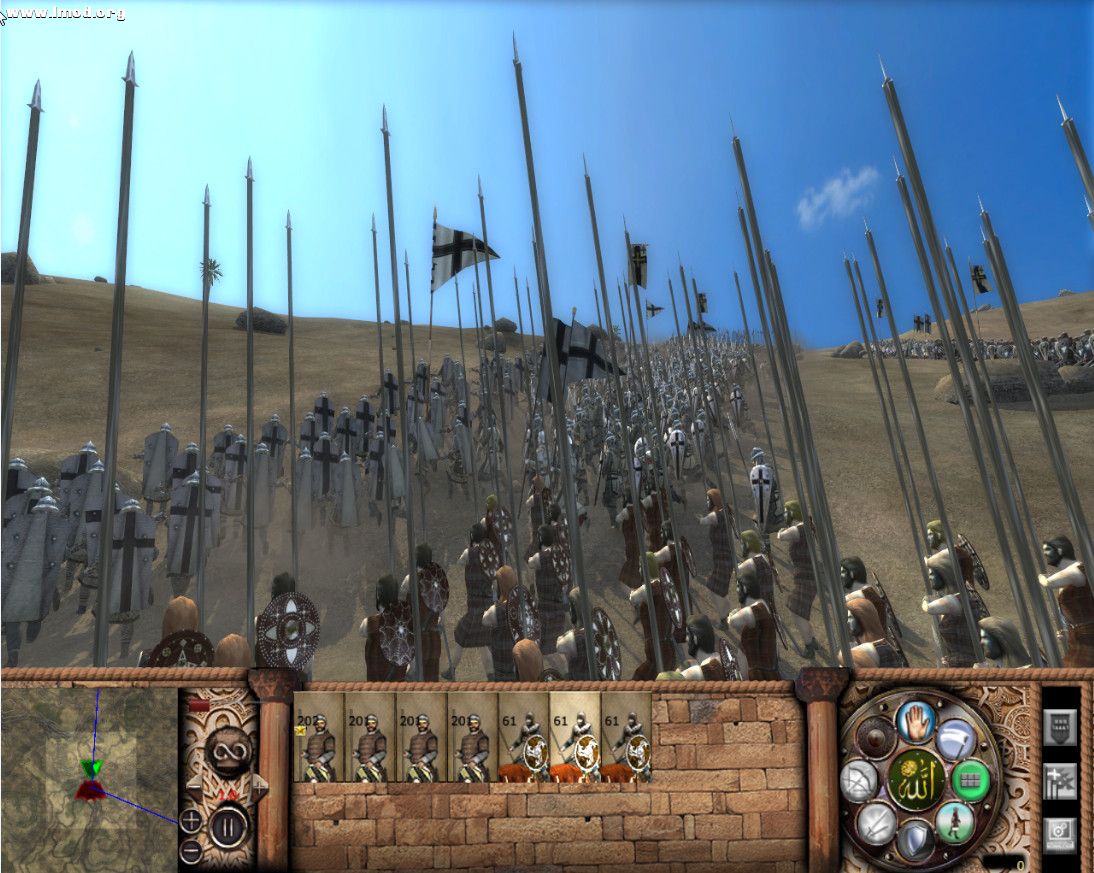Click the crossed swords order button
The image size is (1094, 873).
point(875,822)
